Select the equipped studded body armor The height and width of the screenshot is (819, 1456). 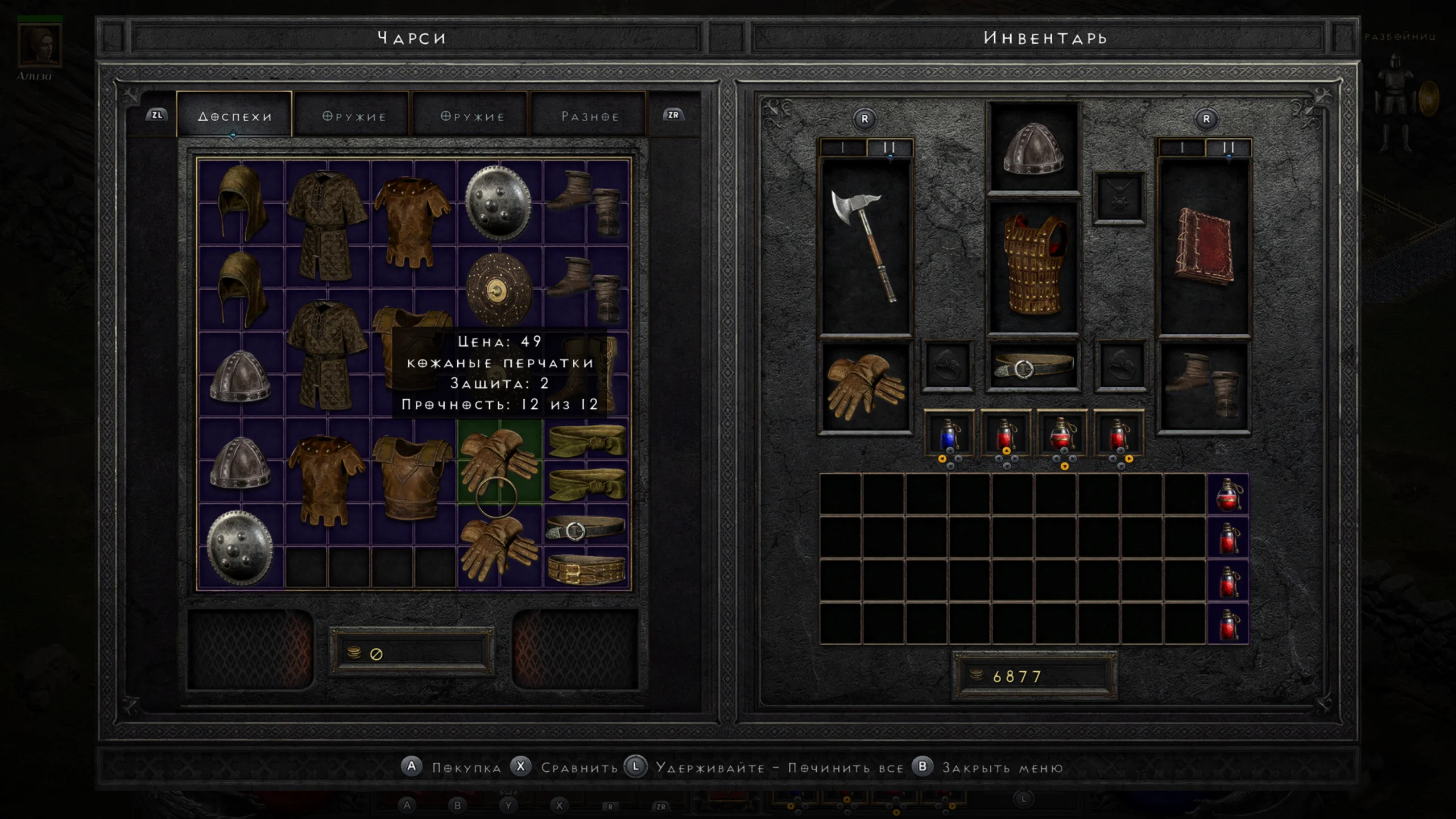(1033, 266)
